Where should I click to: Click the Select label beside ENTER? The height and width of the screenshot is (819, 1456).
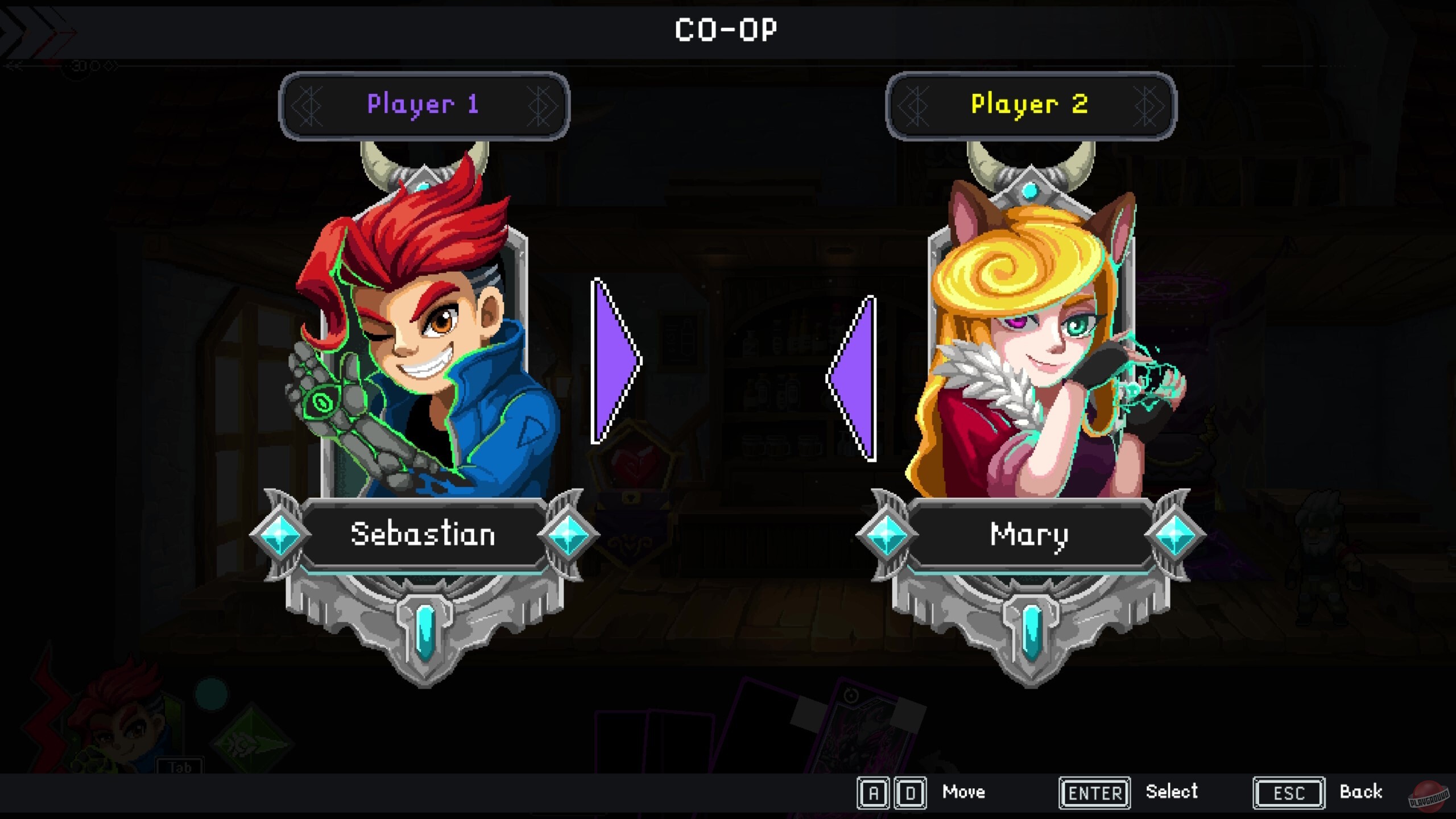(1173, 791)
